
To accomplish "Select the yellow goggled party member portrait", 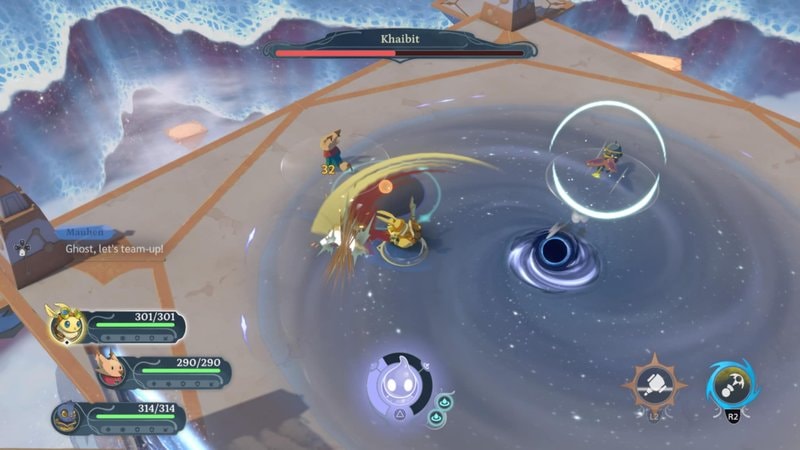I will pos(67,323).
